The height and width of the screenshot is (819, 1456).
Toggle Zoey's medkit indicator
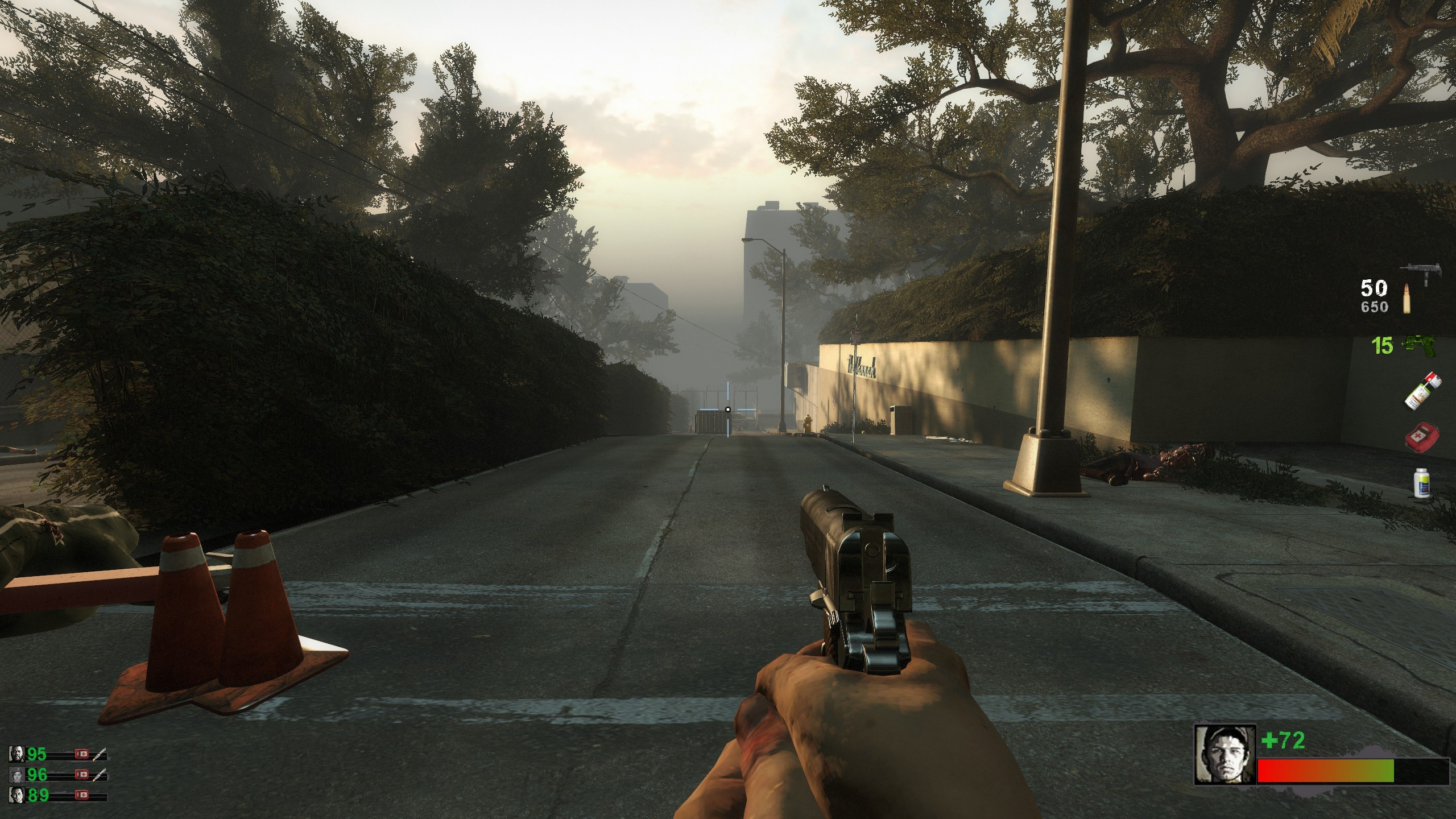82,775
